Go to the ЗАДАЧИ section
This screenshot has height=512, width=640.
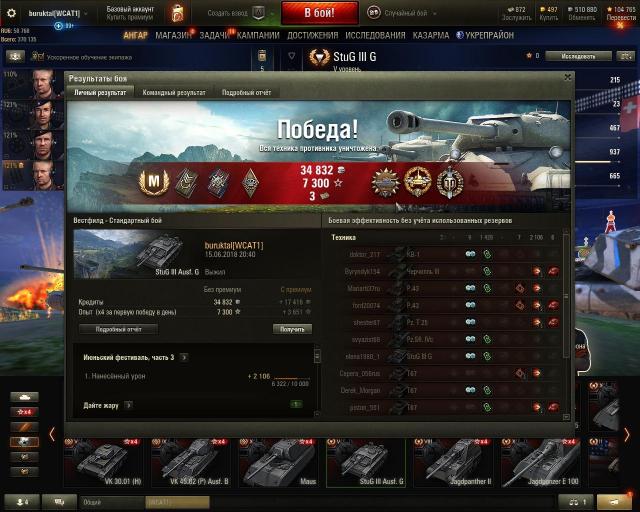tap(213, 34)
